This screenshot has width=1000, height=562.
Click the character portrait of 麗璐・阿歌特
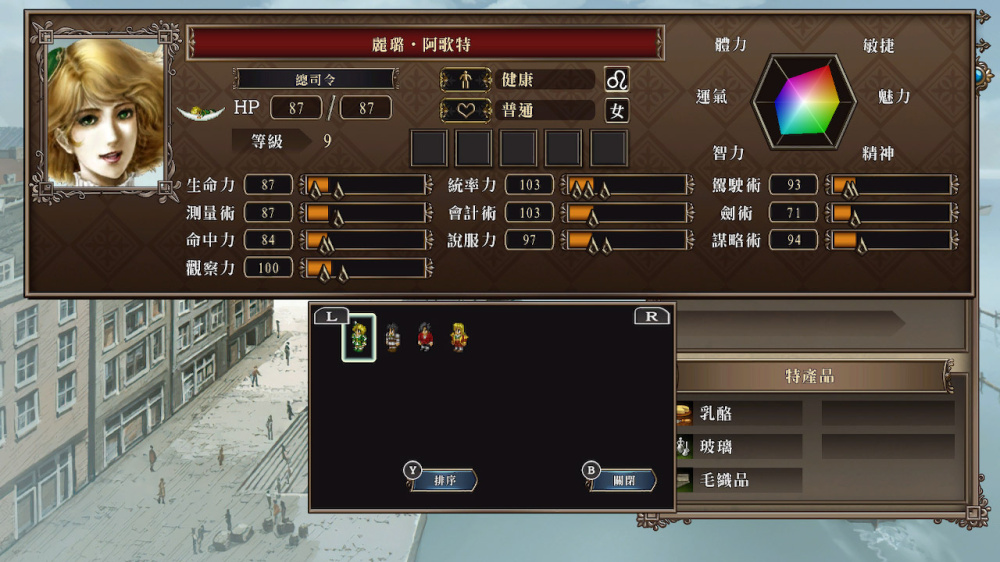[104, 112]
